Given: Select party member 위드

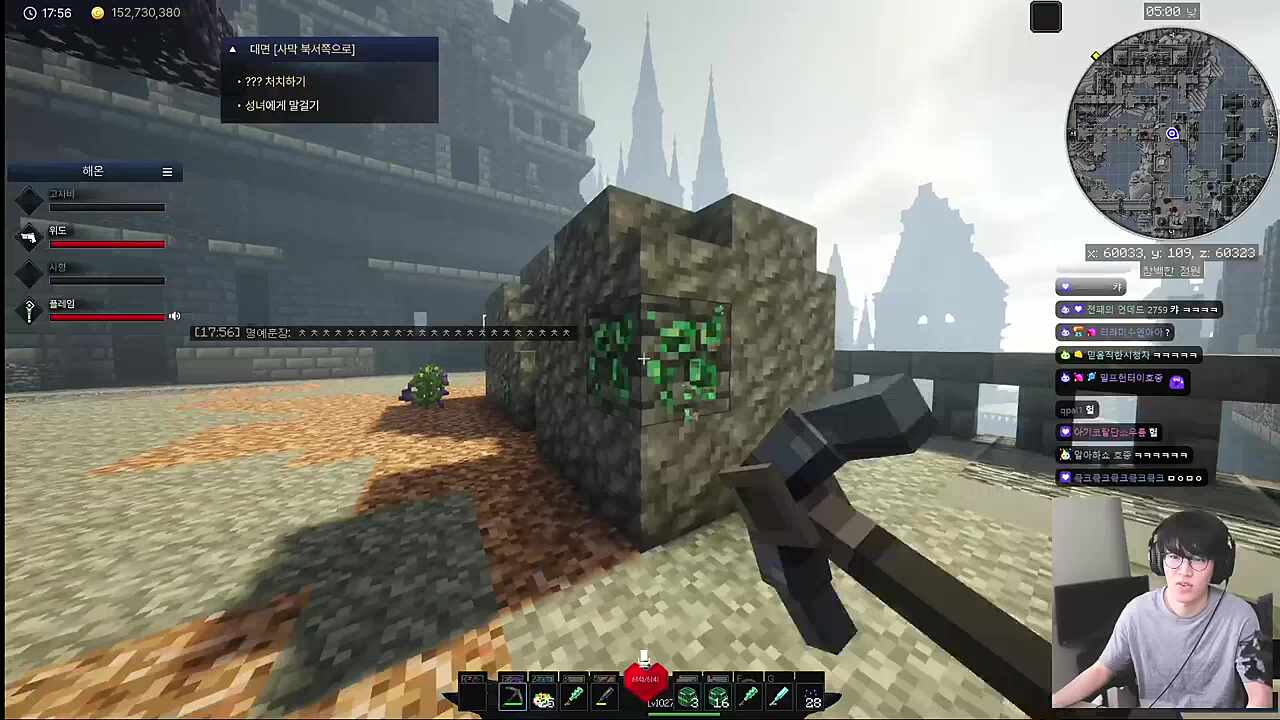Looking at the screenshot, I should tap(58, 231).
